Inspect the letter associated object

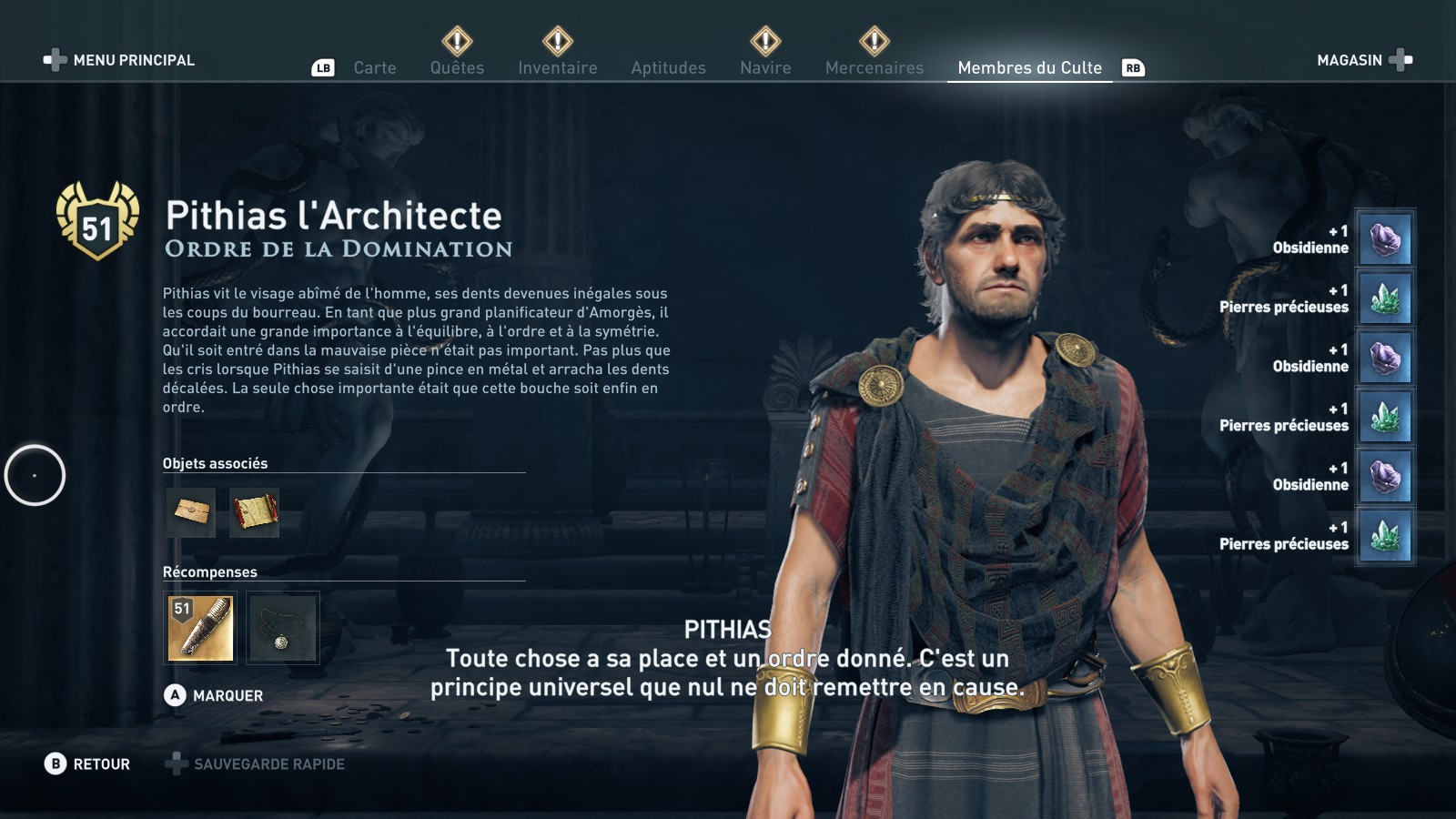pyautogui.click(x=191, y=512)
